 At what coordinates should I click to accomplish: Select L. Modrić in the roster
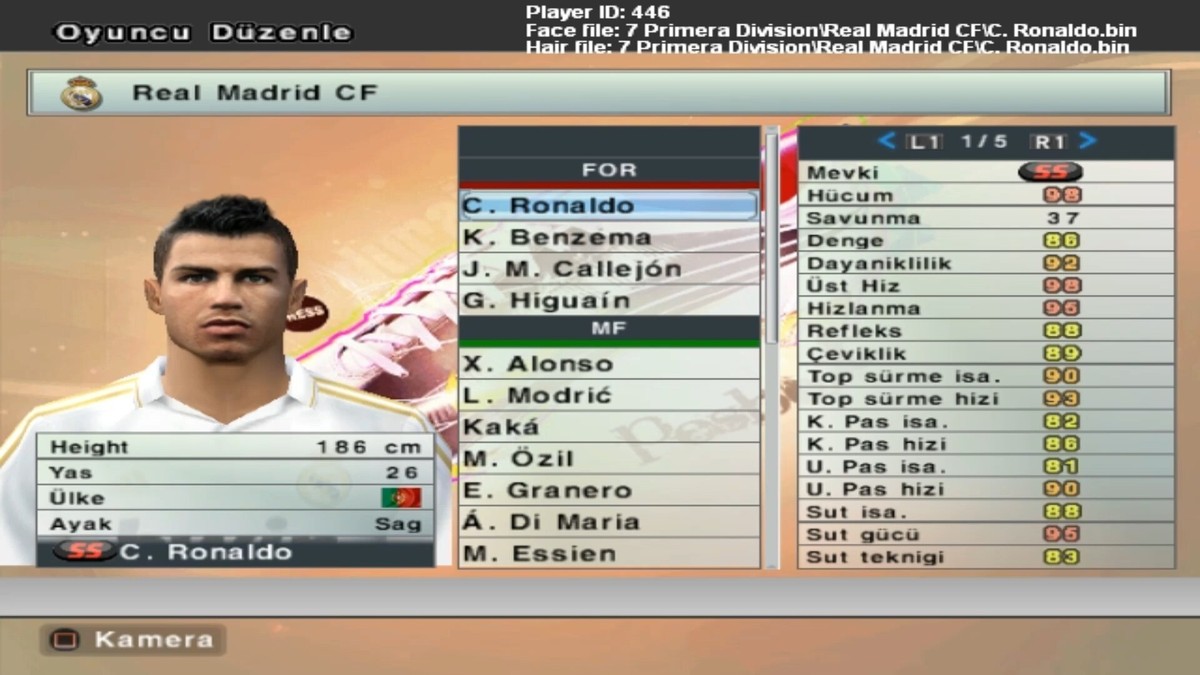click(608, 396)
